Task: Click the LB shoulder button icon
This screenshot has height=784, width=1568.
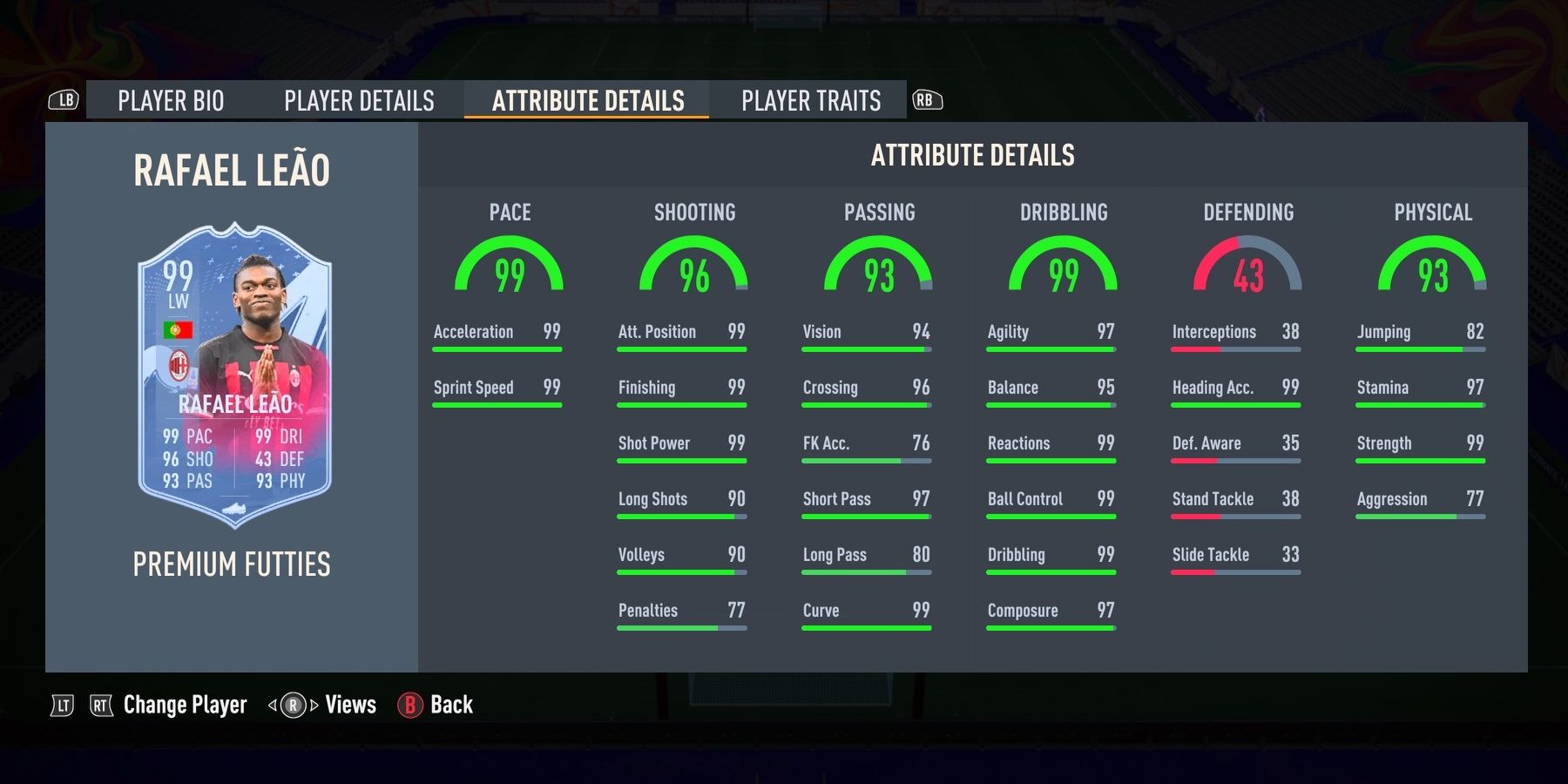Action: pos(62,100)
